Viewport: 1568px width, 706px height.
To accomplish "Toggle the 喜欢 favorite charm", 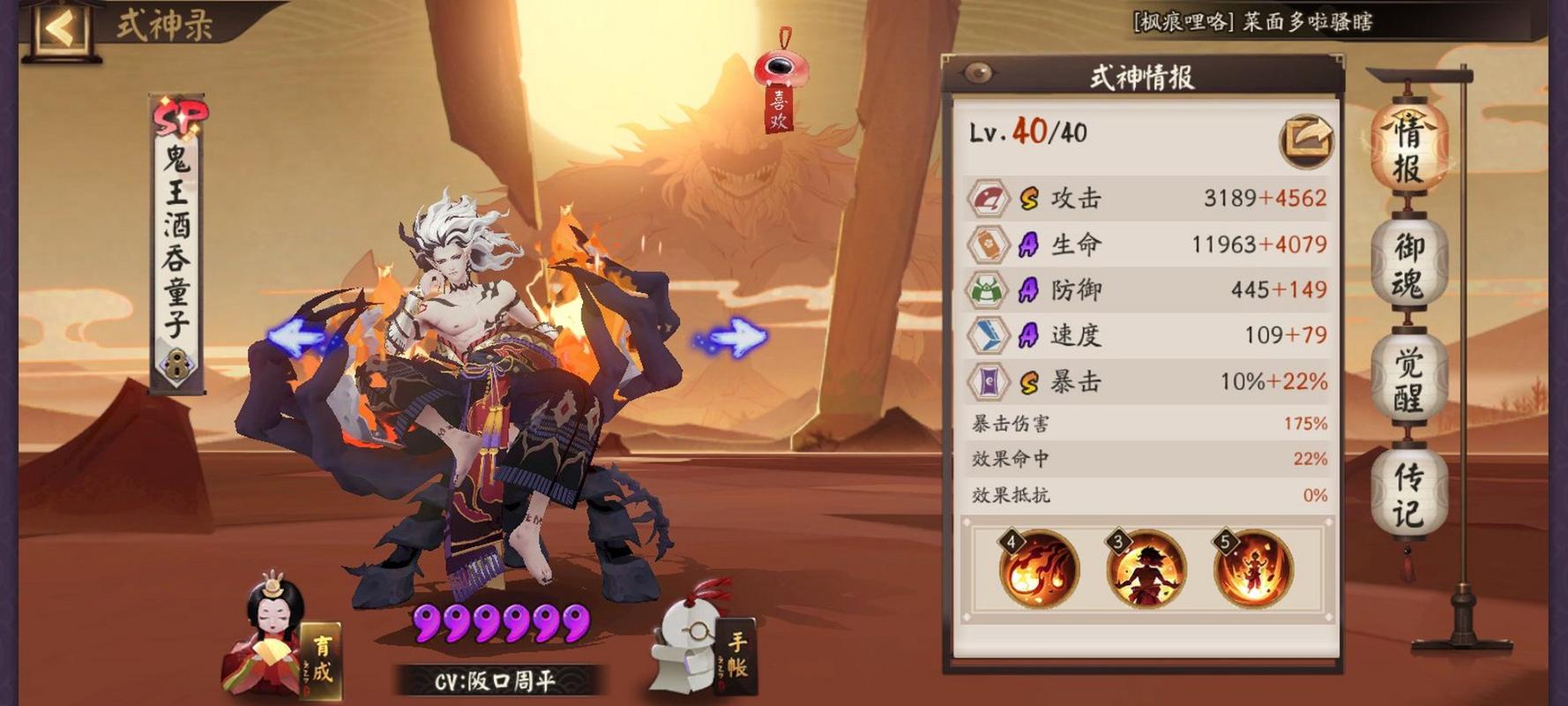I will click(x=778, y=84).
